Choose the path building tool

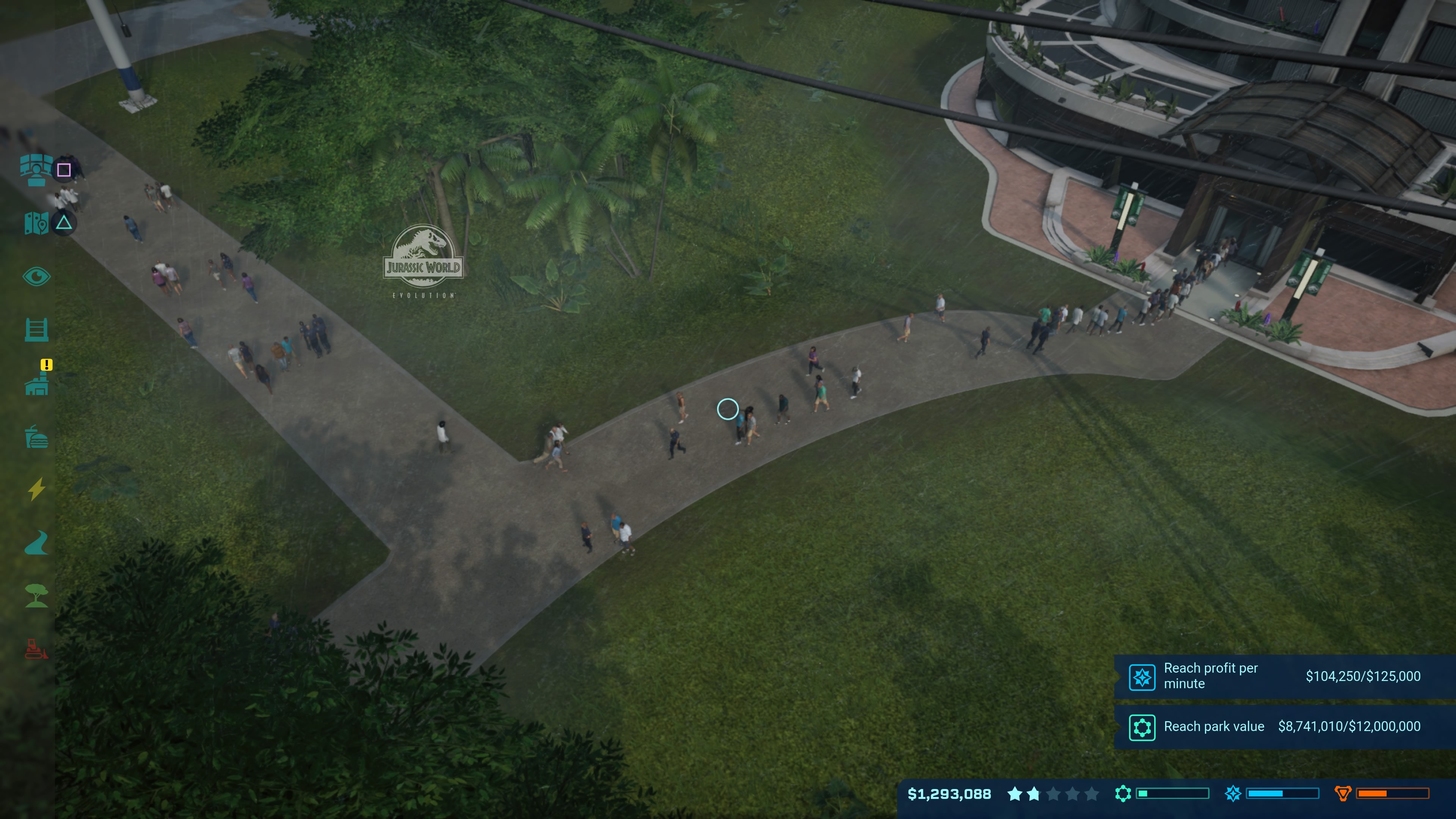pos(37,543)
